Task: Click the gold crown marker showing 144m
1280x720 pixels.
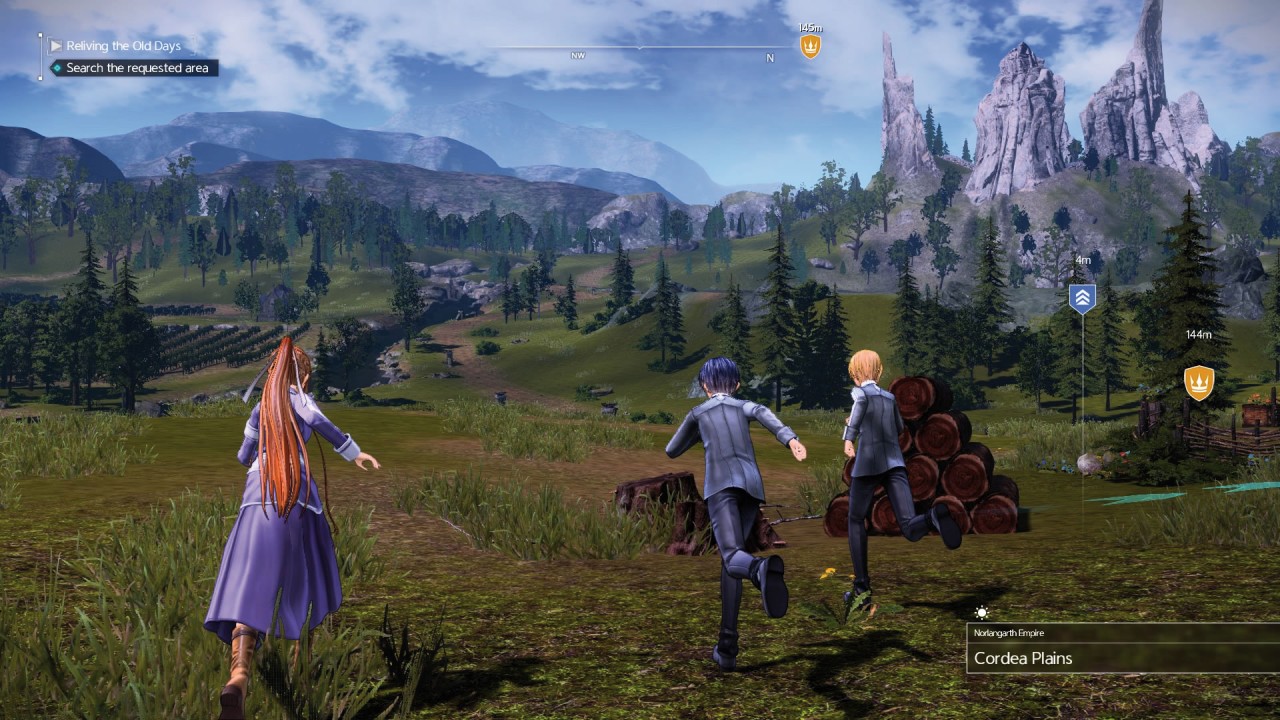Action: point(1198,382)
